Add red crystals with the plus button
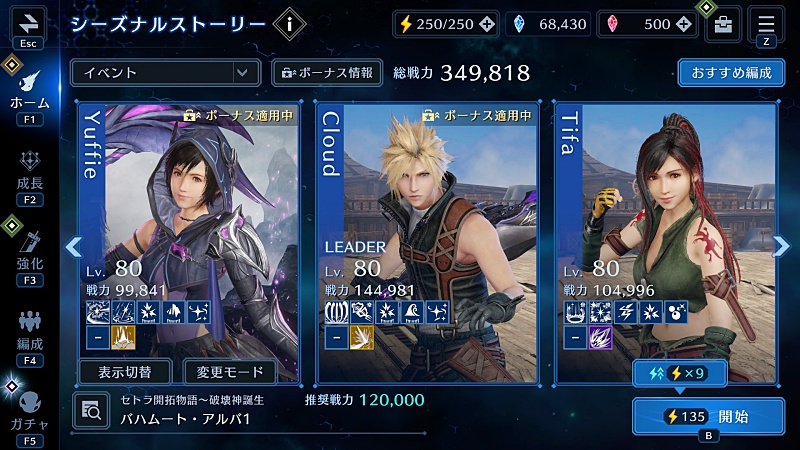The width and height of the screenshot is (800, 450). click(683, 24)
